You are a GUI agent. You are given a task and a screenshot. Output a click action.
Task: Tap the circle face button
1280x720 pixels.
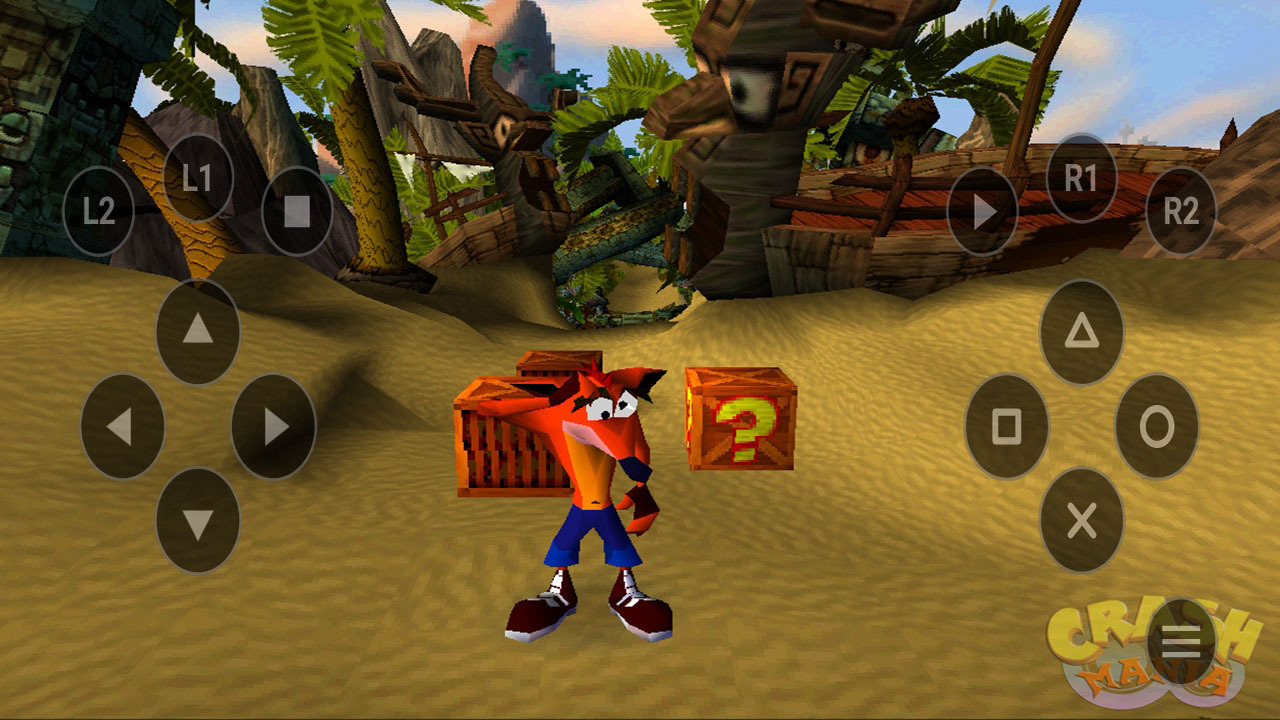1156,426
